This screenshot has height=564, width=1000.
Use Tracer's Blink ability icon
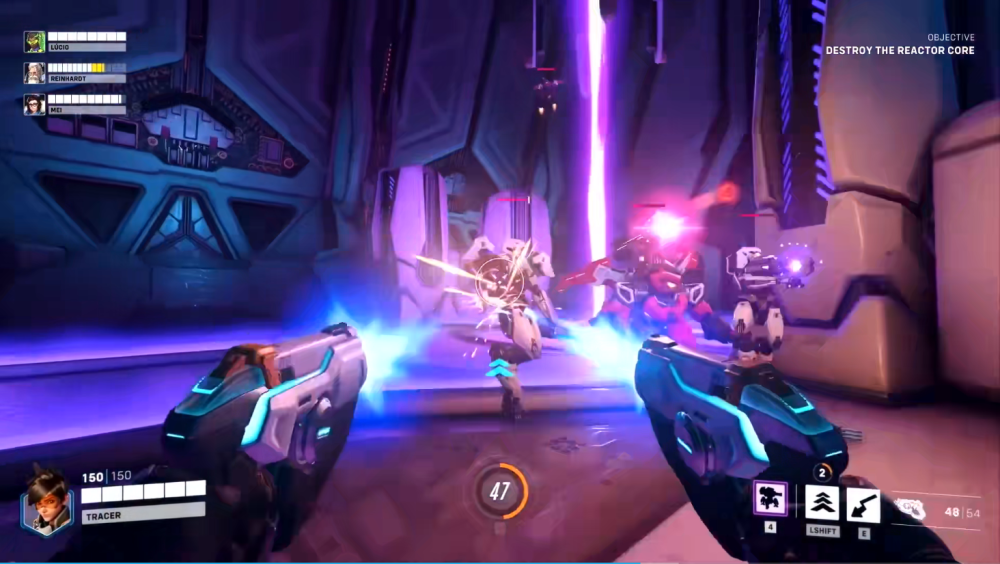pyautogui.click(x=822, y=503)
